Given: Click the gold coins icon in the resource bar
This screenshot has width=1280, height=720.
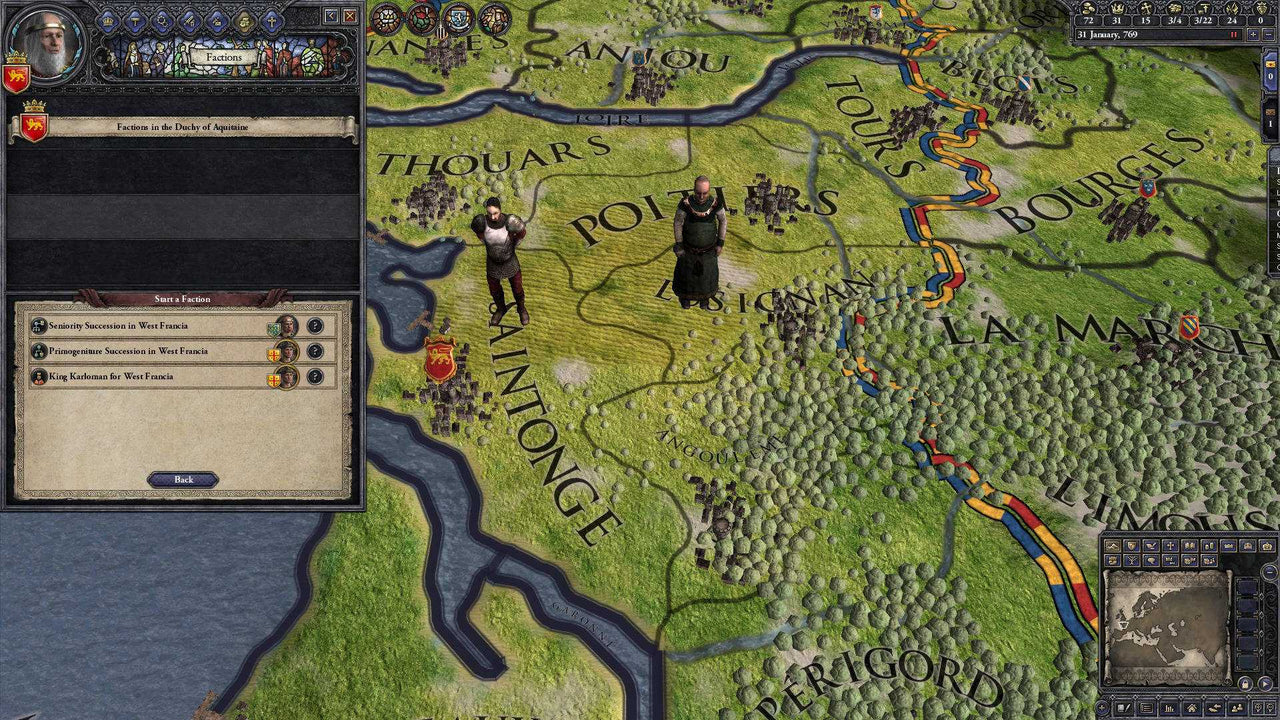Looking at the screenshot, I should [x=1088, y=9].
